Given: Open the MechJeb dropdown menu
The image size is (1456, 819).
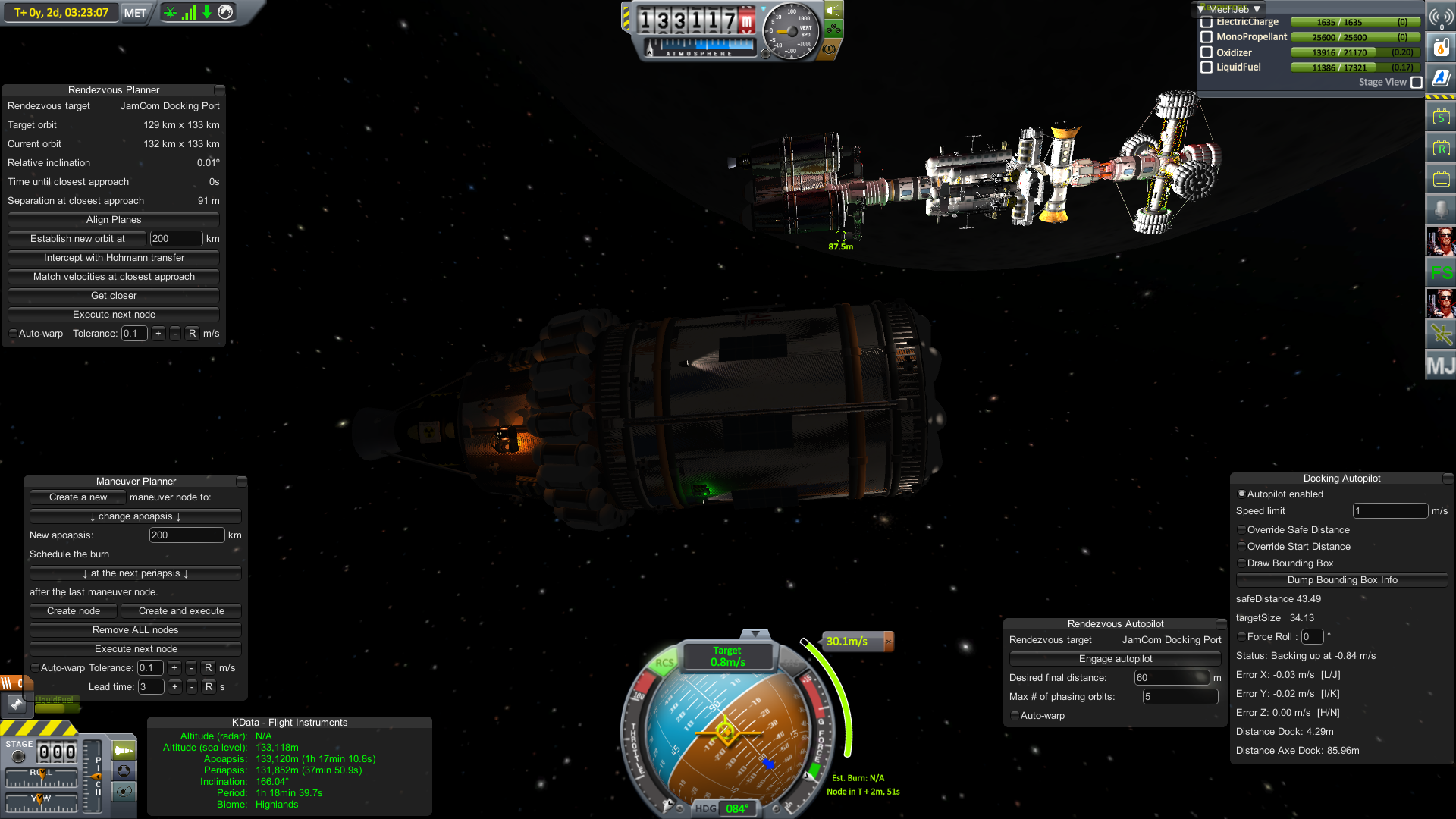Looking at the screenshot, I should pos(1228,9).
